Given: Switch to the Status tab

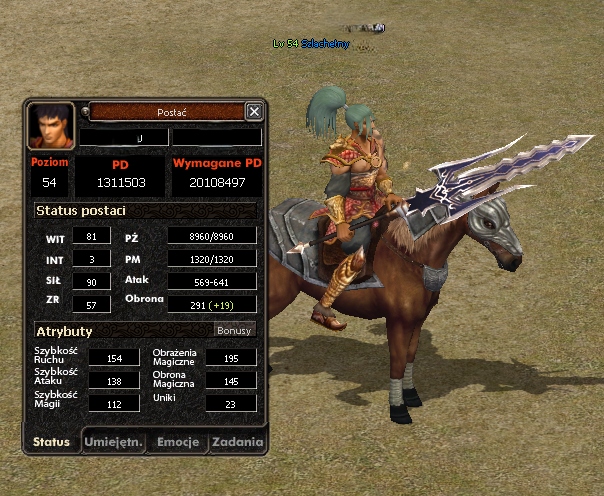Looking at the screenshot, I should [x=51, y=442].
